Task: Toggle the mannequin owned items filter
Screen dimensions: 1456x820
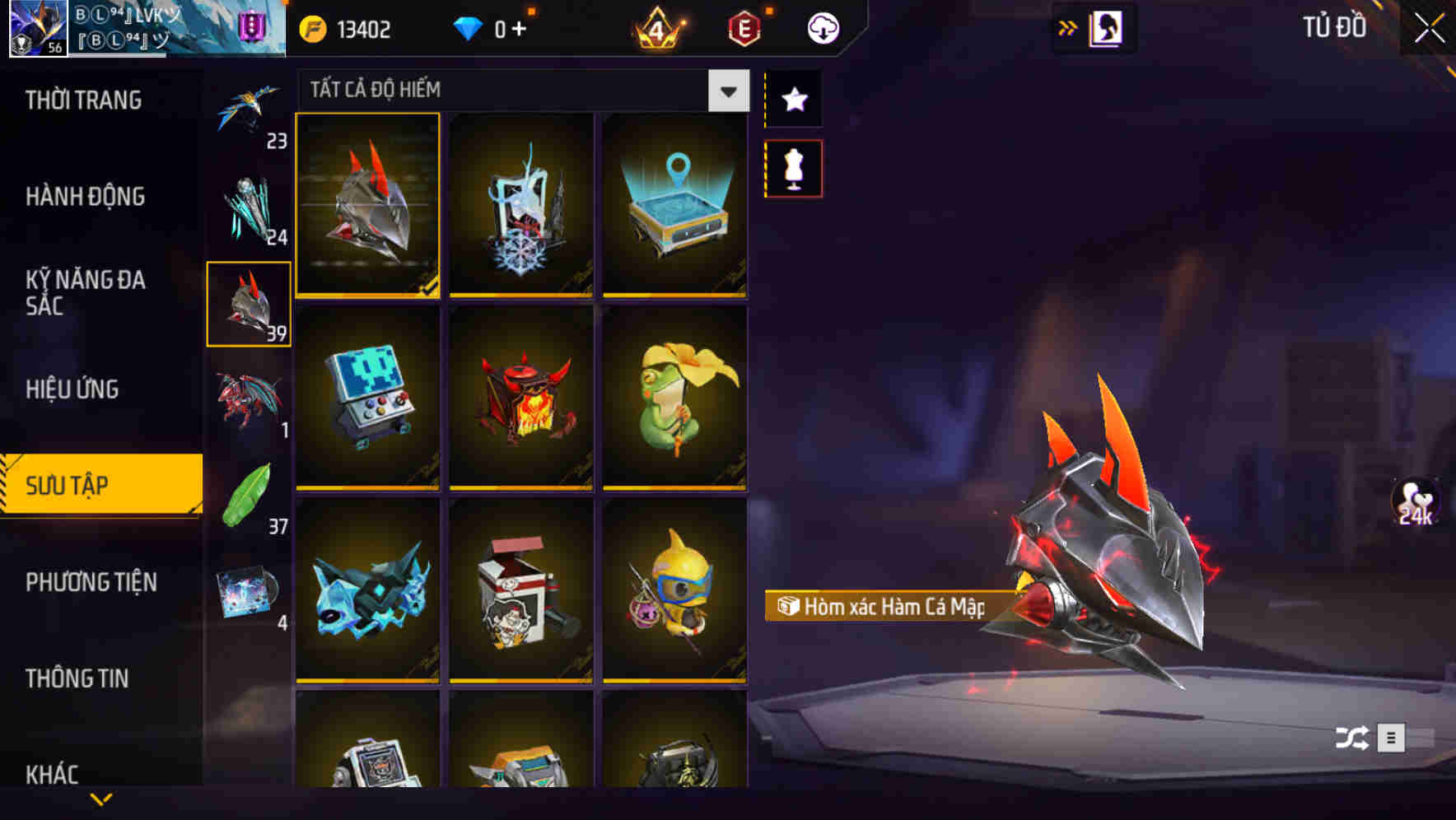Action: point(793,167)
